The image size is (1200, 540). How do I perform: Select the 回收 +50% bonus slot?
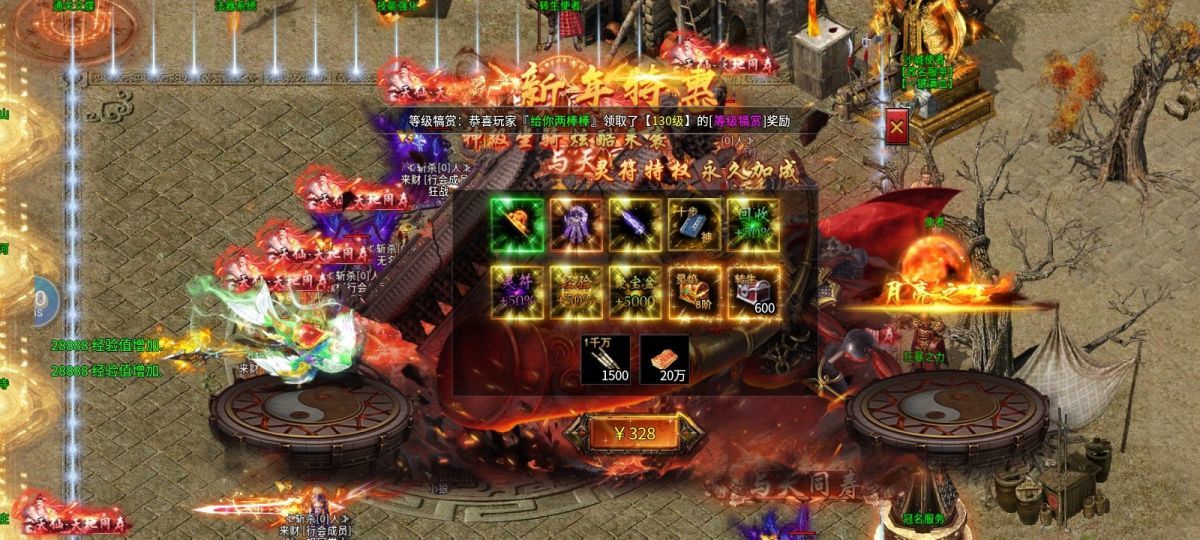pos(753,224)
